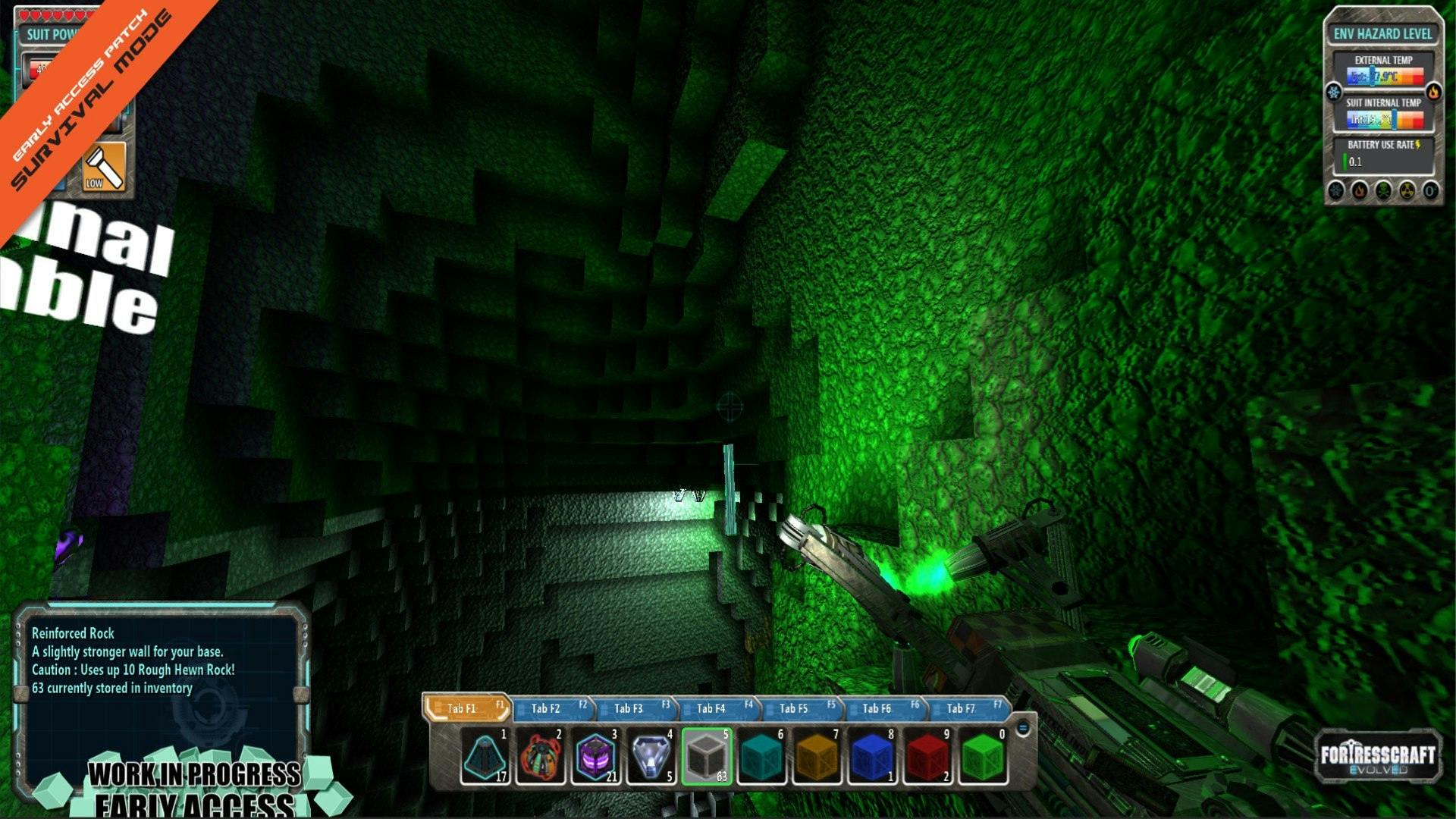Click the radiation hazard indicator icon
This screenshot has height=819, width=1456.
[1407, 190]
